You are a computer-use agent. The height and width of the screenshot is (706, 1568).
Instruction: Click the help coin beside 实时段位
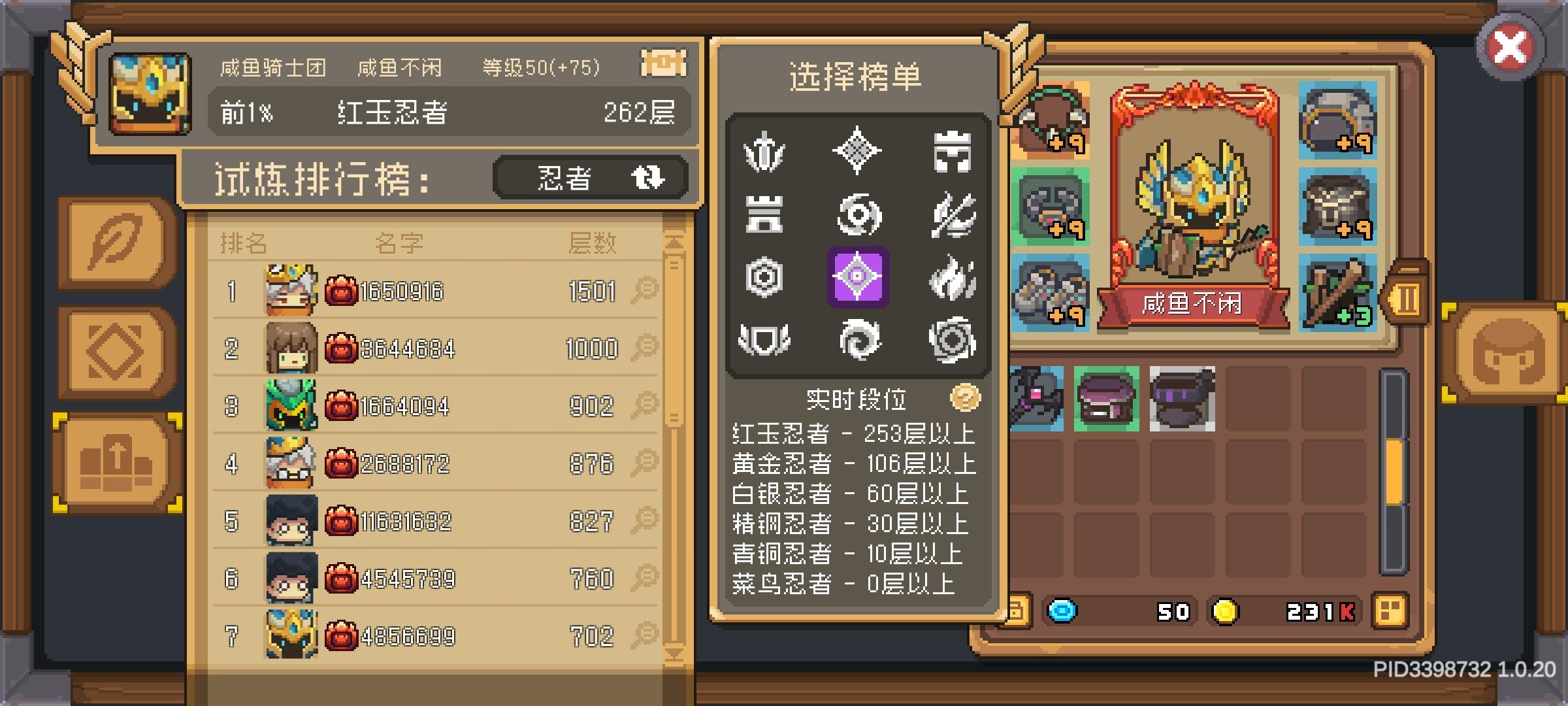[966, 397]
